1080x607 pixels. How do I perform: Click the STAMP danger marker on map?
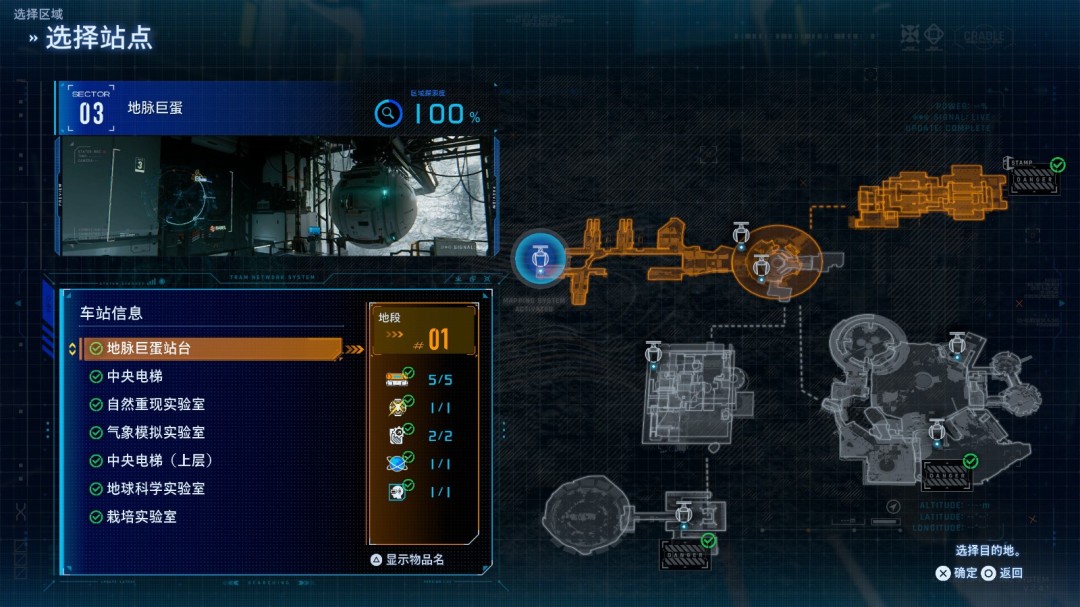[1034, 178]
